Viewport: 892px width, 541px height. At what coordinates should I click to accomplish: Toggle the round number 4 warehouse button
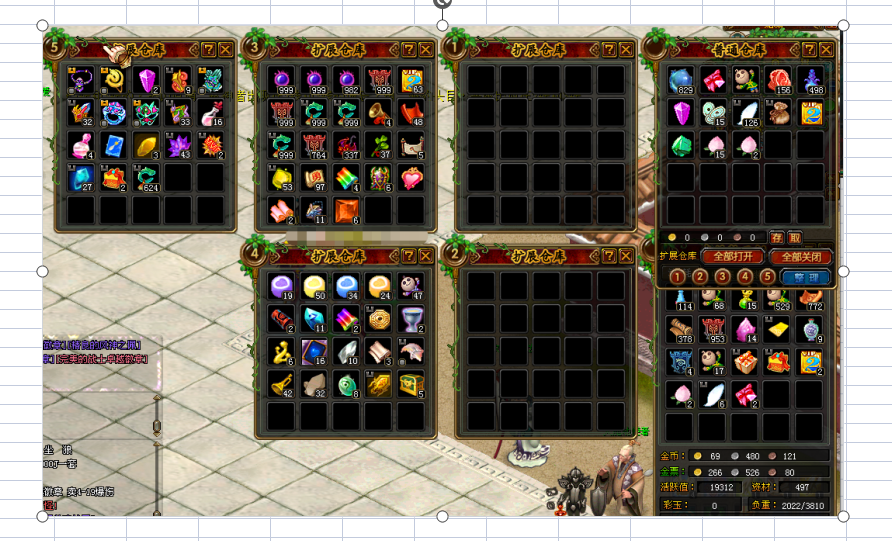click(745, 277)
